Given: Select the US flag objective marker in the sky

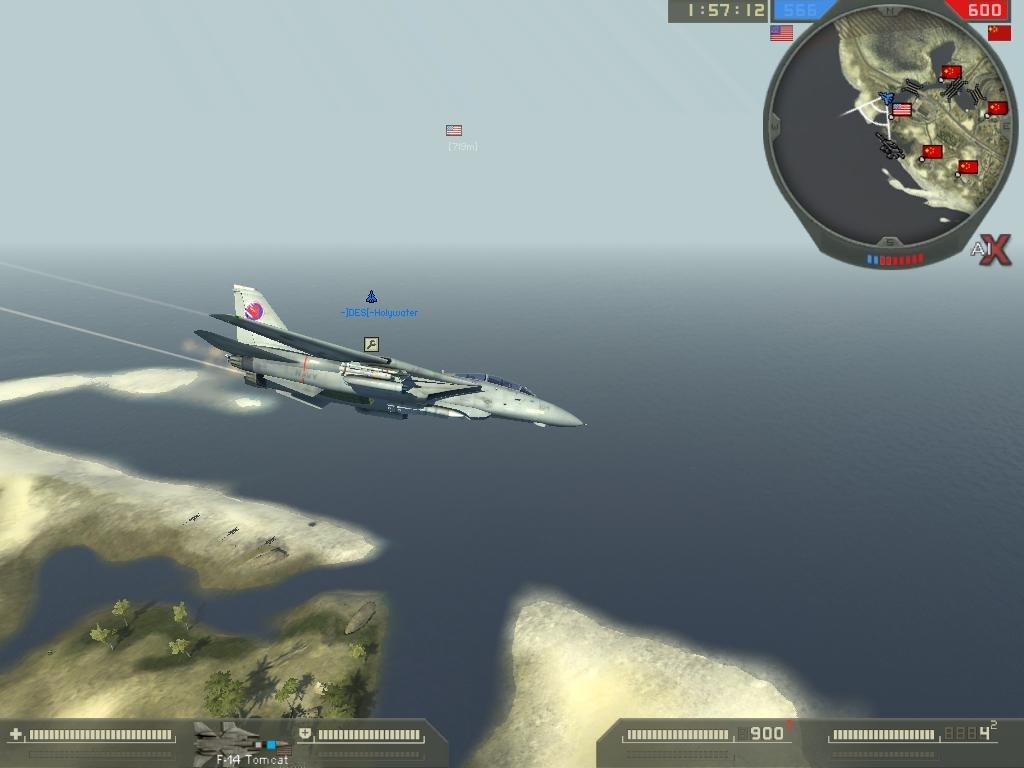Looking at the screenshot, I should click(x=454, y=131).
